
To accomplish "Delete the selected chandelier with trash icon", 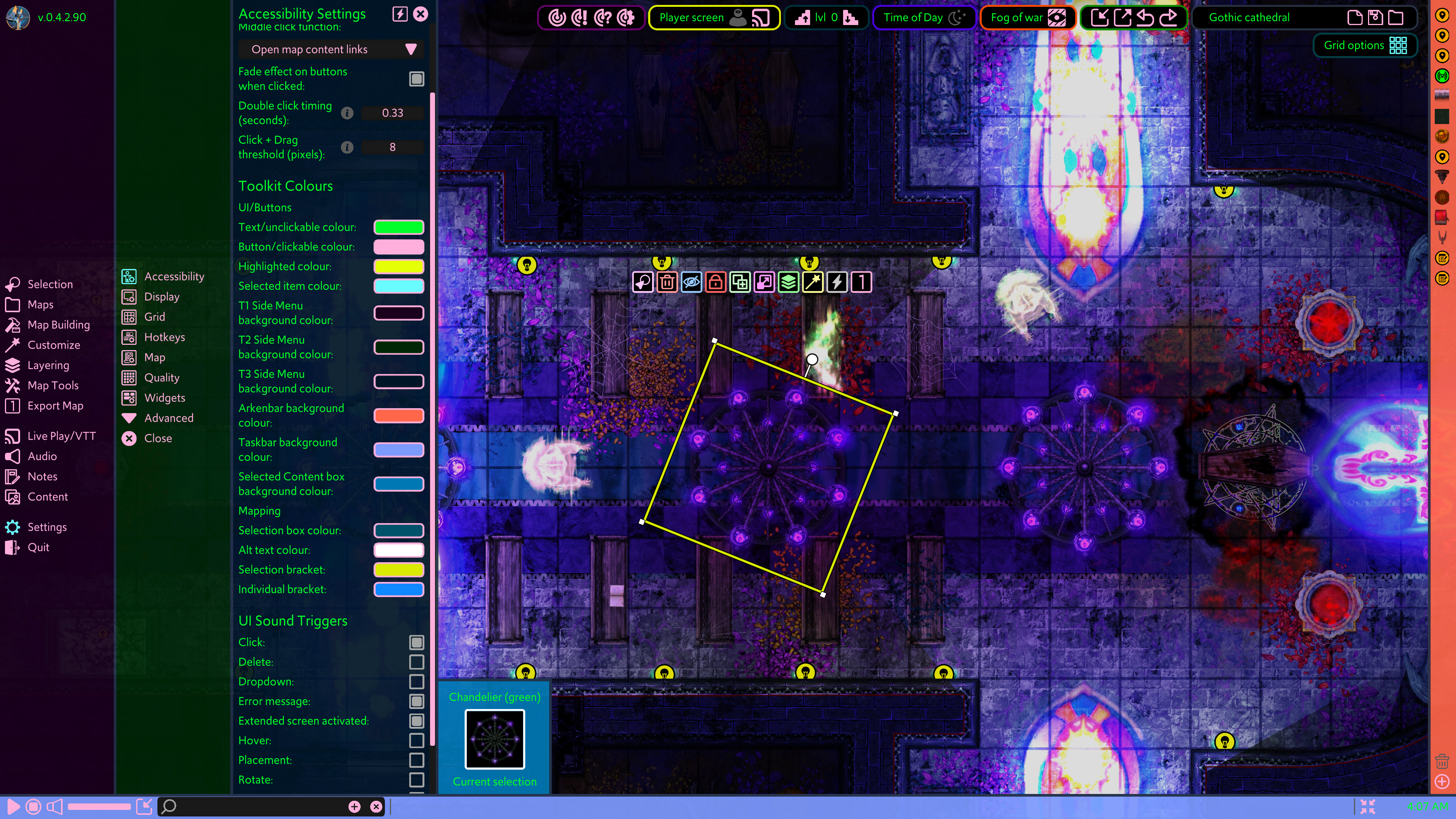I will tap(667, 281).
